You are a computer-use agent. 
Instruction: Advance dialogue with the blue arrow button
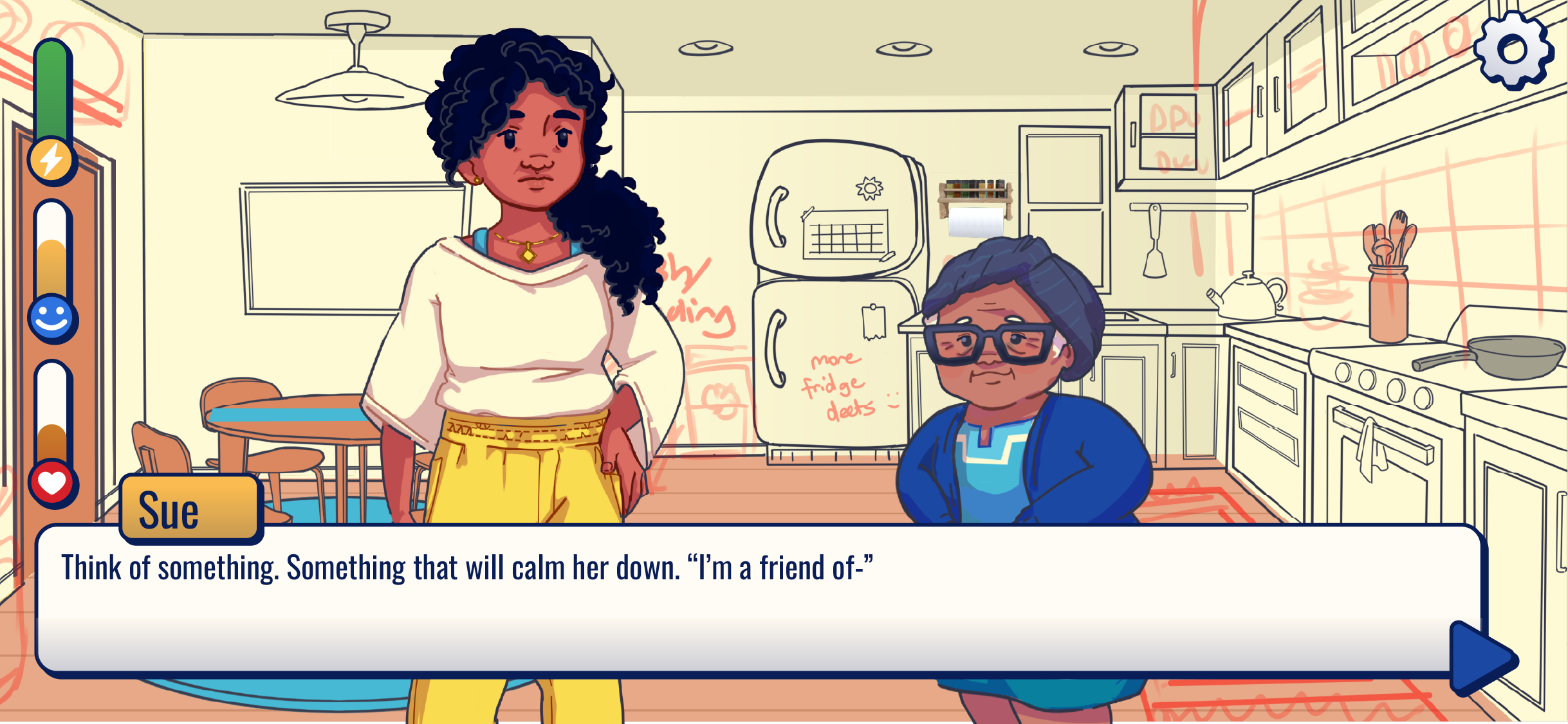[1481, 658]
